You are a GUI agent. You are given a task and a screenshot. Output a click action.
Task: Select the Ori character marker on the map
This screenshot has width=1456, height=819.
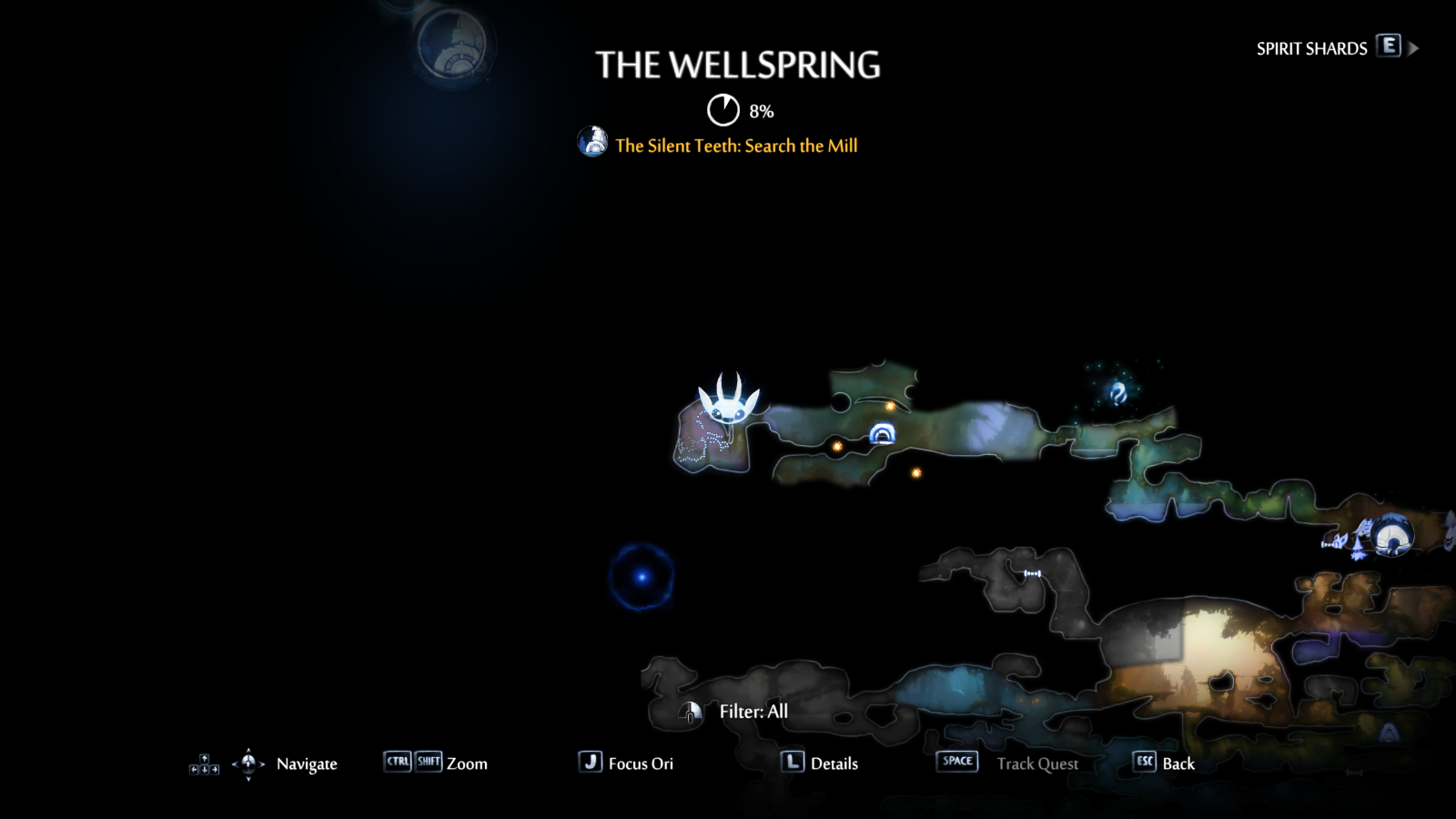coord(728,409)
